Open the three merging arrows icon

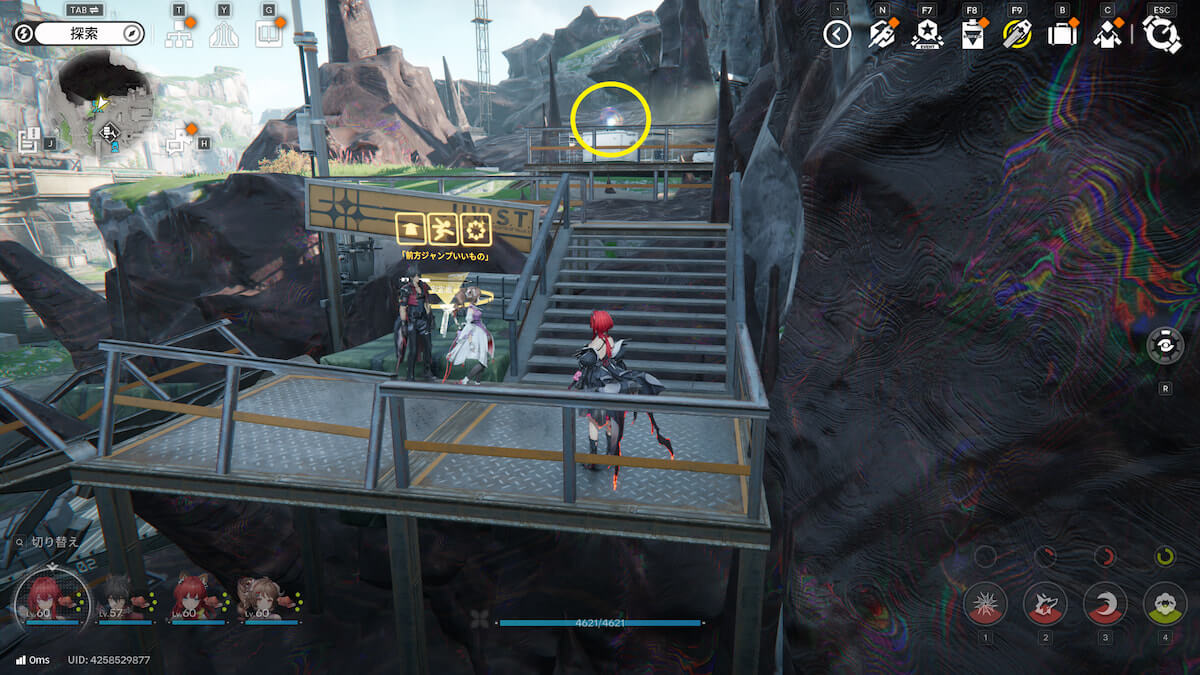[224, 34]
